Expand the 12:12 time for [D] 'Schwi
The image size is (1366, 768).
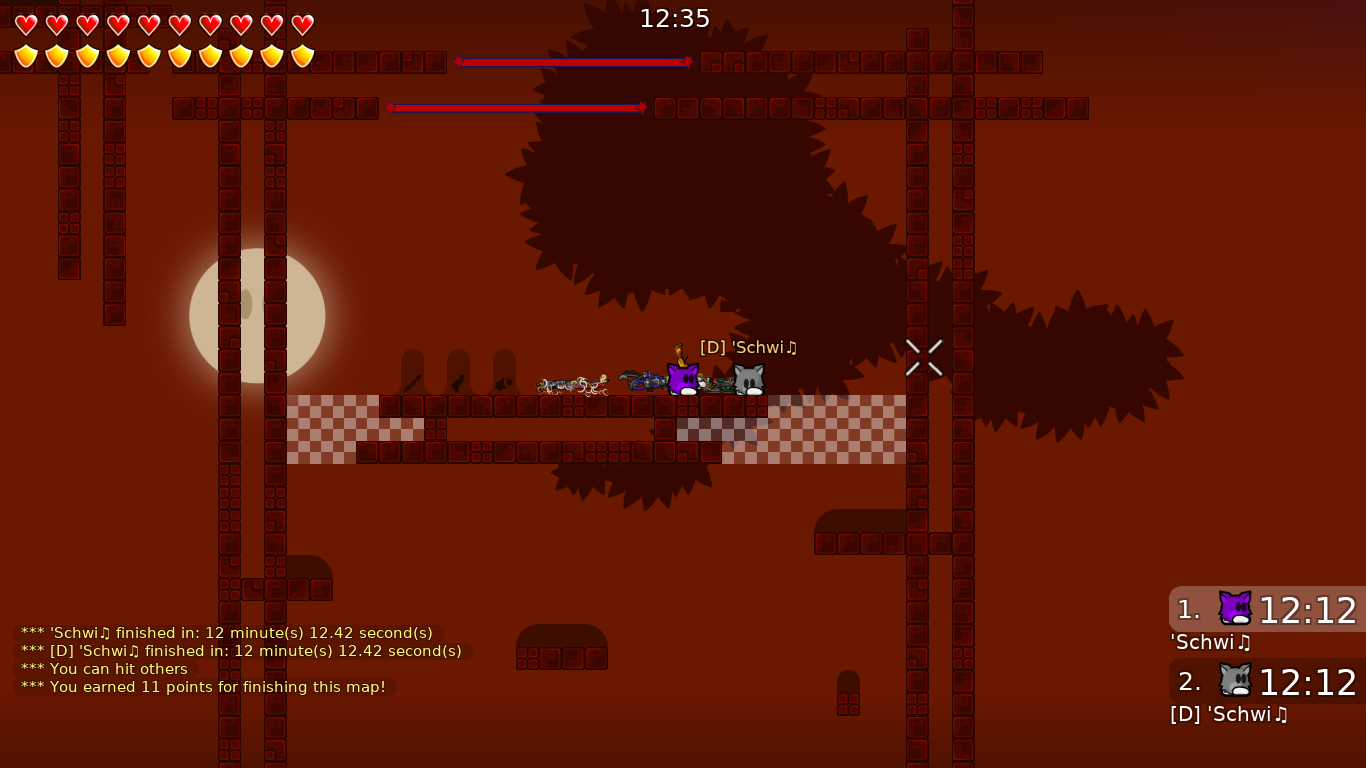(1308, 682)
